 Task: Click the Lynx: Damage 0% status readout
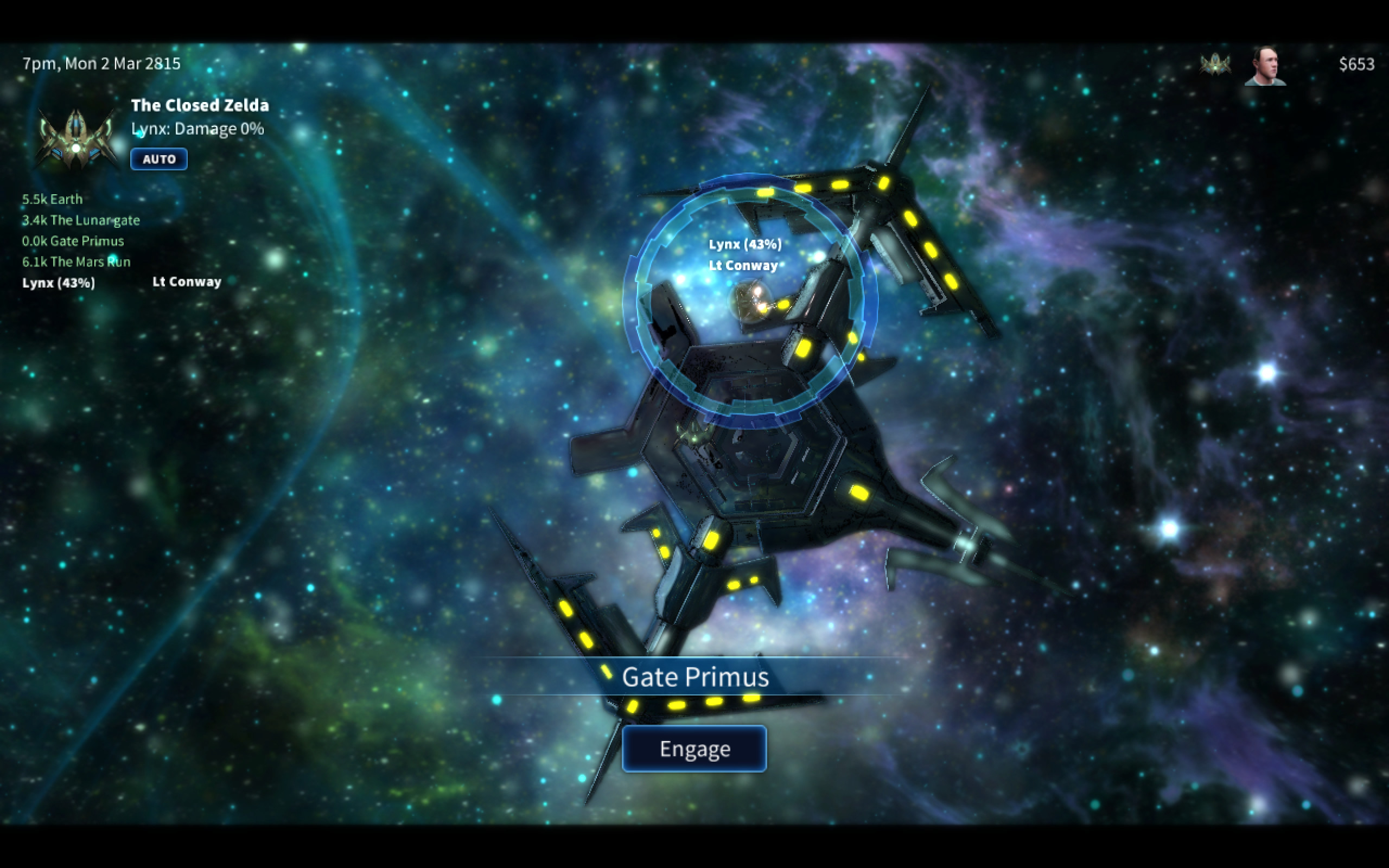click(x=197, y=129)
